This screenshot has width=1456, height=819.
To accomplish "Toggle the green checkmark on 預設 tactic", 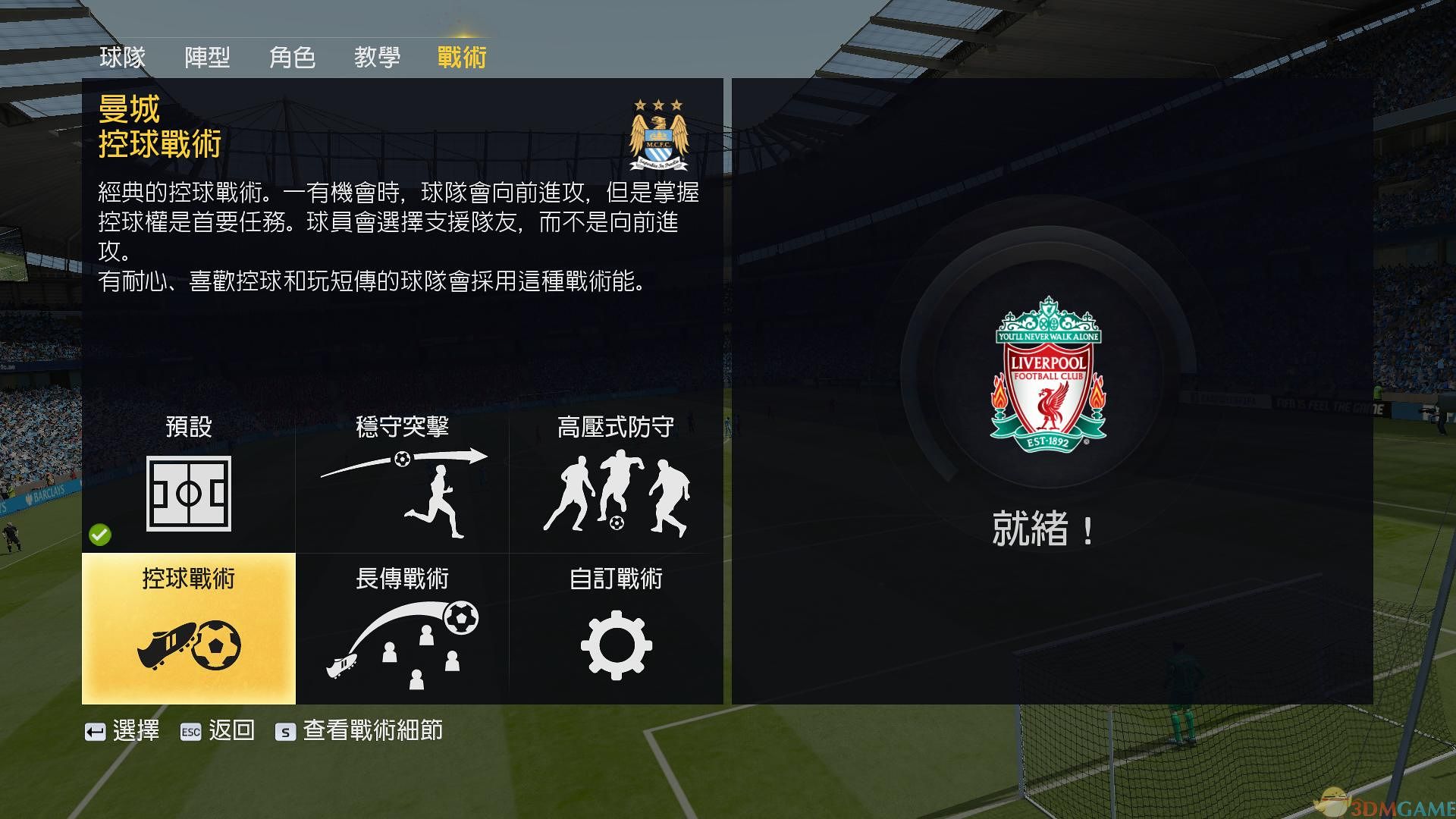I will click(99, 535).
